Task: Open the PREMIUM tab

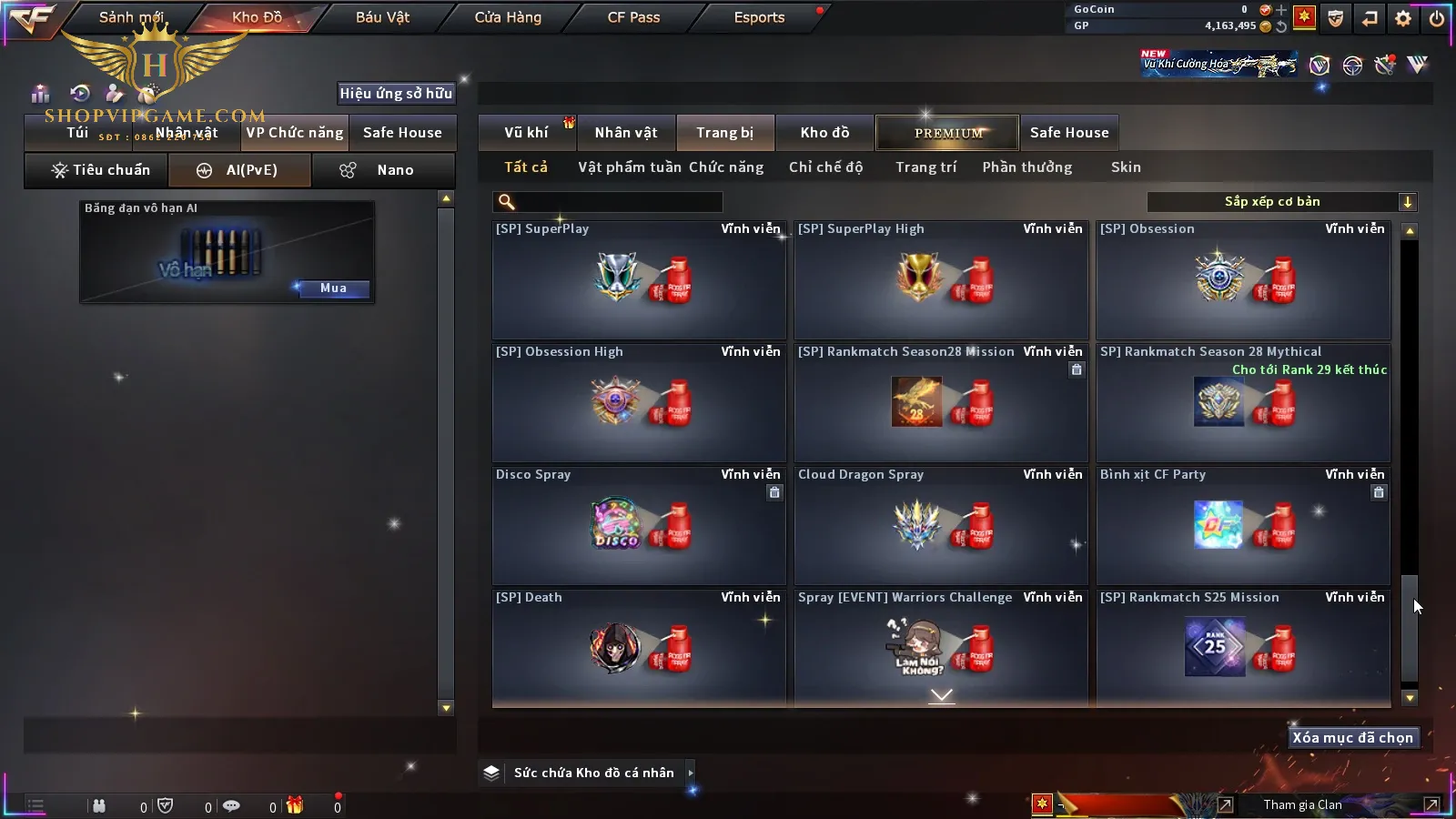Action: pos(948,133)
